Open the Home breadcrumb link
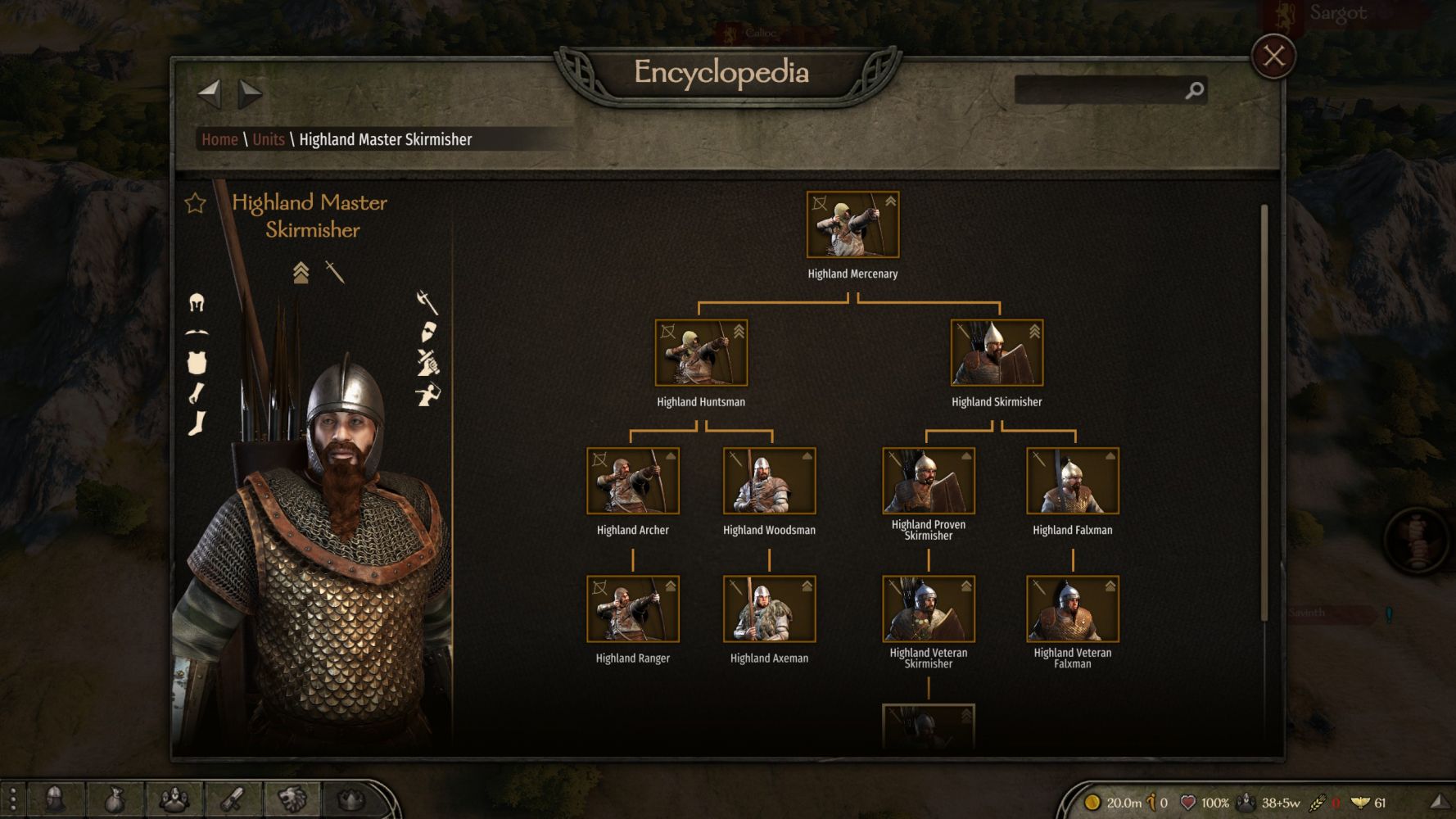 (x=219, y=139)
